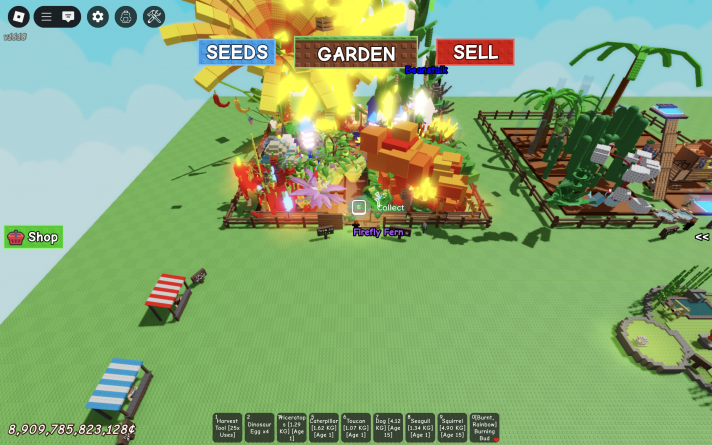Equip the Burnt Rainbow Burning Bud
The width and height of the screenshot is (712, 445).
click(484, 428)
